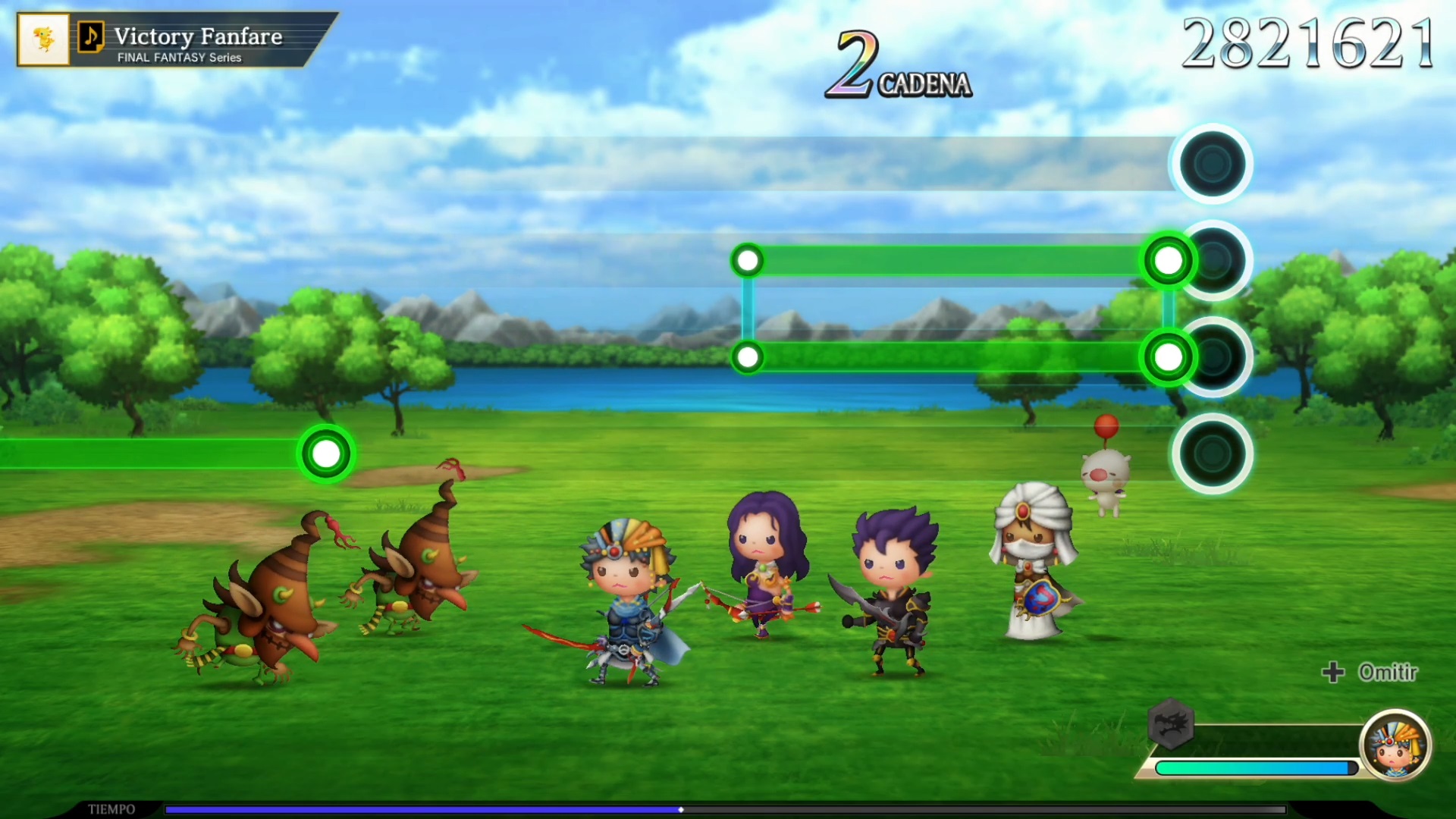Open the chocobo thumbnail by the song title
This screenshot has width=1456, height=819.
tap(44, 39)
